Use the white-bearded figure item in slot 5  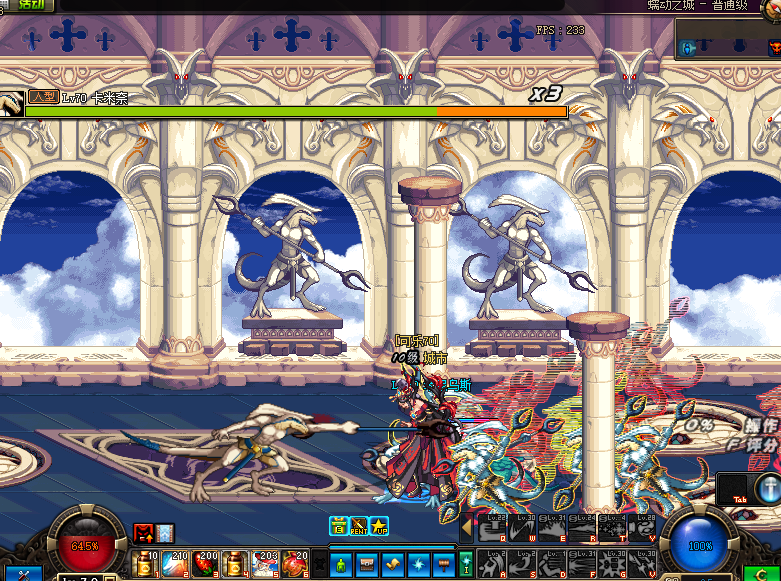(264, 564)
